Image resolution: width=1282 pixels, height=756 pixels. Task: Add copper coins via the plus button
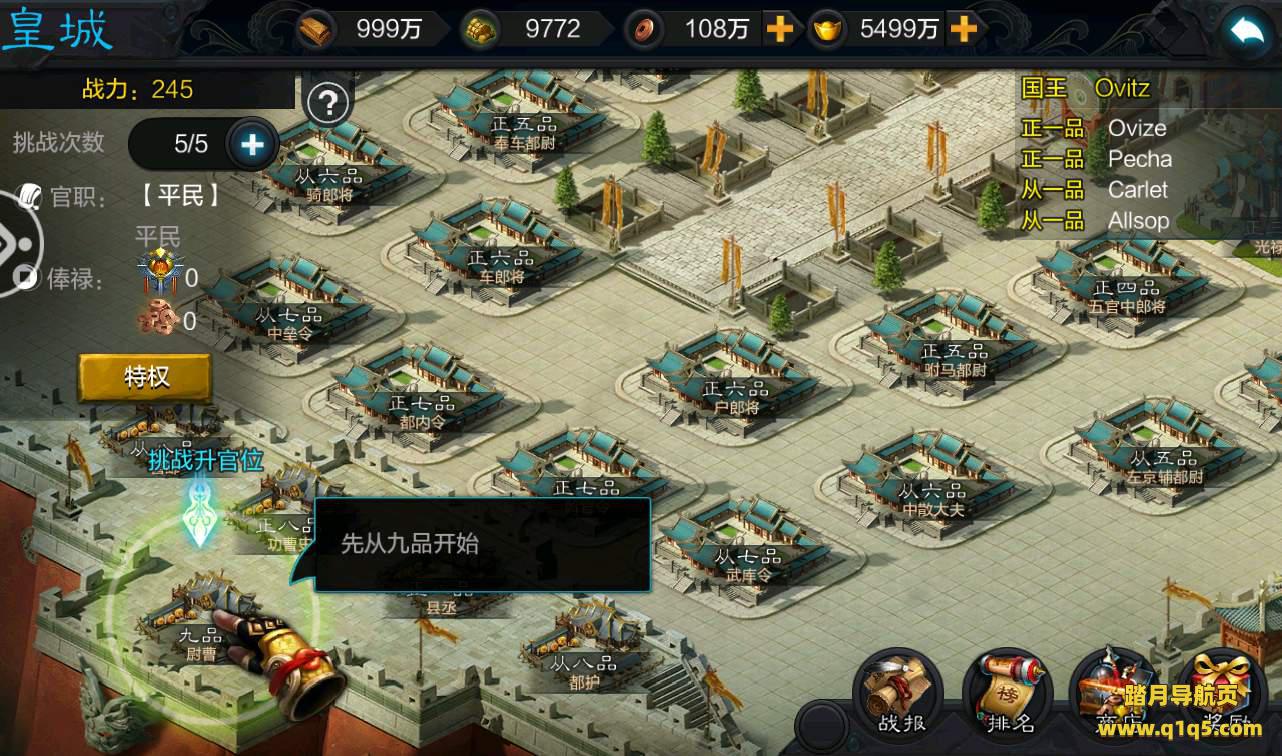[779, 29]
